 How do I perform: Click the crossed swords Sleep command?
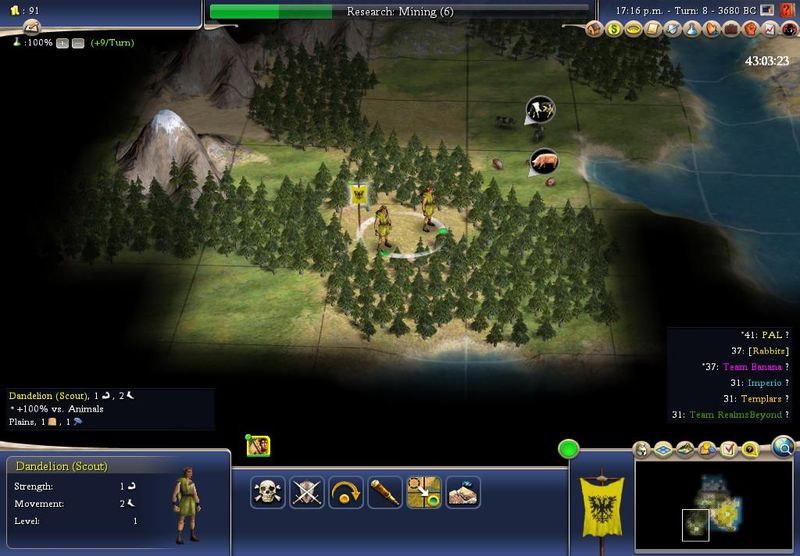point(306,492)
